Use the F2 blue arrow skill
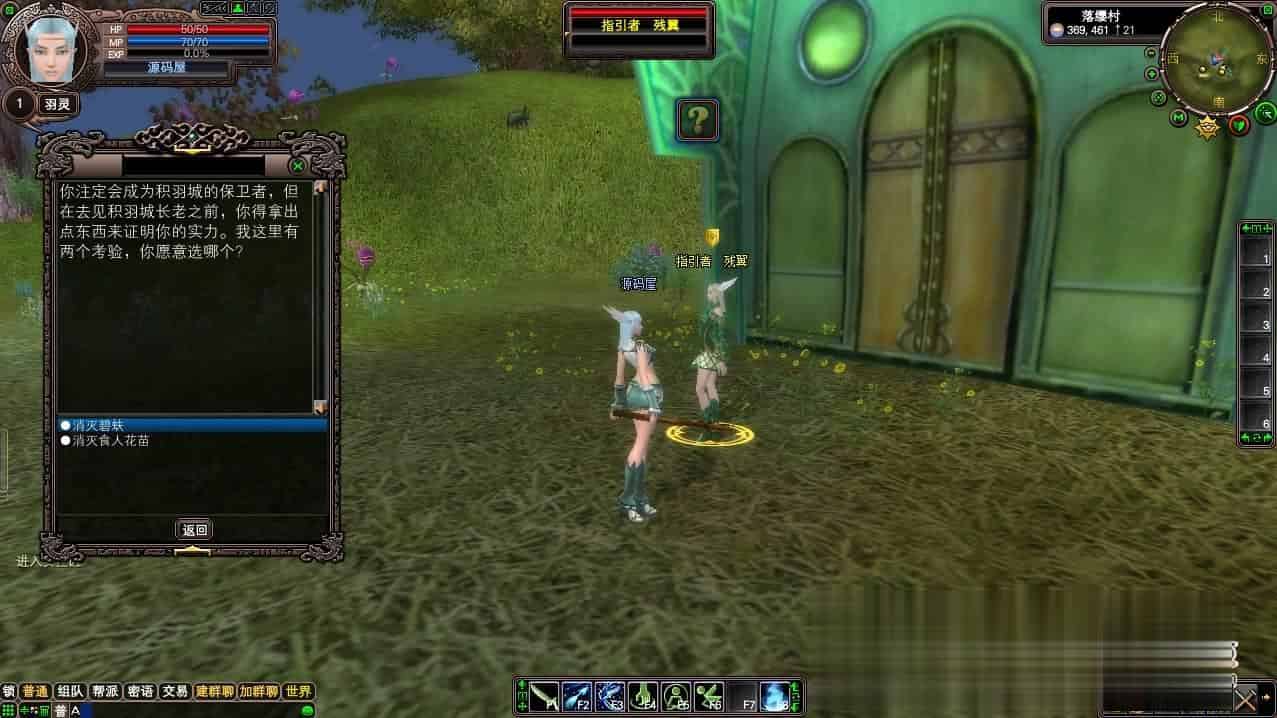The image size is (1277, 718). 577,696
